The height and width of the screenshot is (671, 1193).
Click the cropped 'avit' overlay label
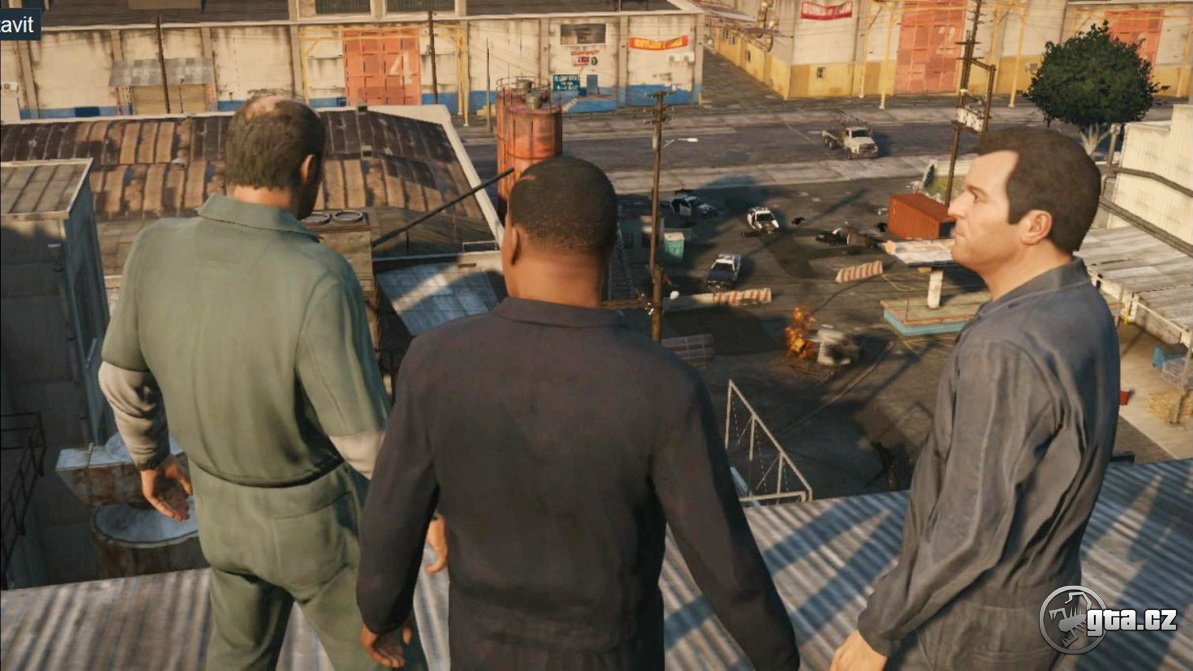pyautogui.click(x=19, y=22)
